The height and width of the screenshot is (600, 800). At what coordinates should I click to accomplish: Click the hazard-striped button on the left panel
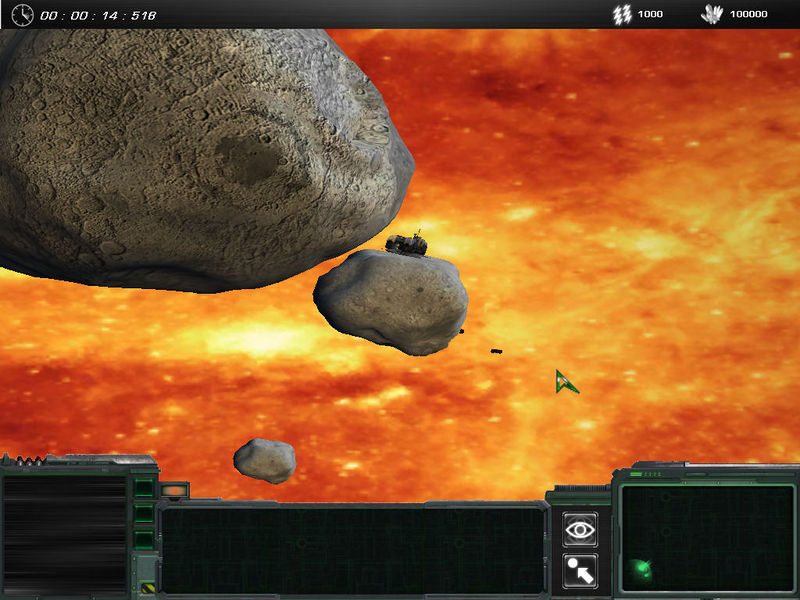pos(146,588)
